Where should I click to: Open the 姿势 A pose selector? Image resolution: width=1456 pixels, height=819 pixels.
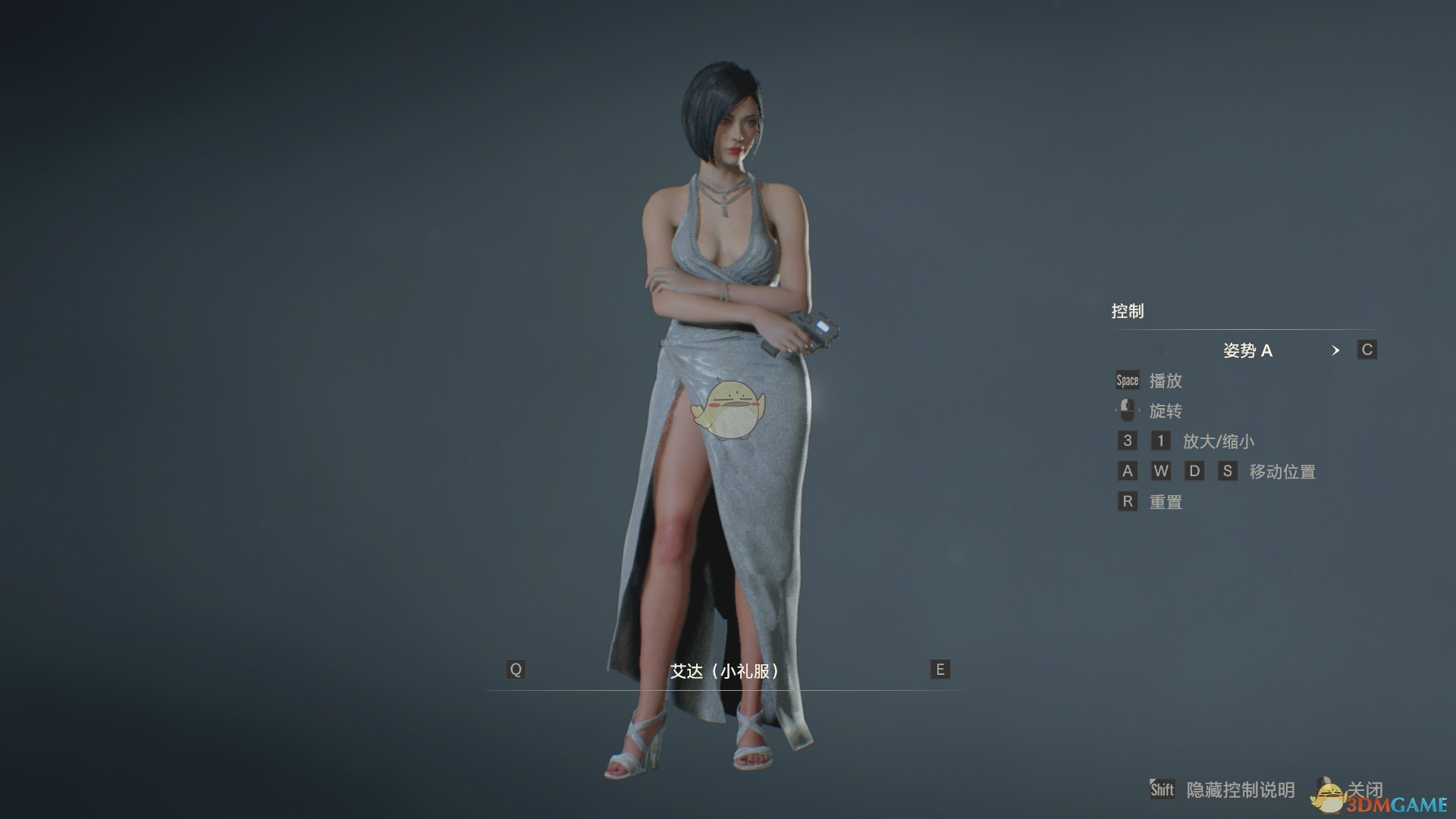(1247, 350)
